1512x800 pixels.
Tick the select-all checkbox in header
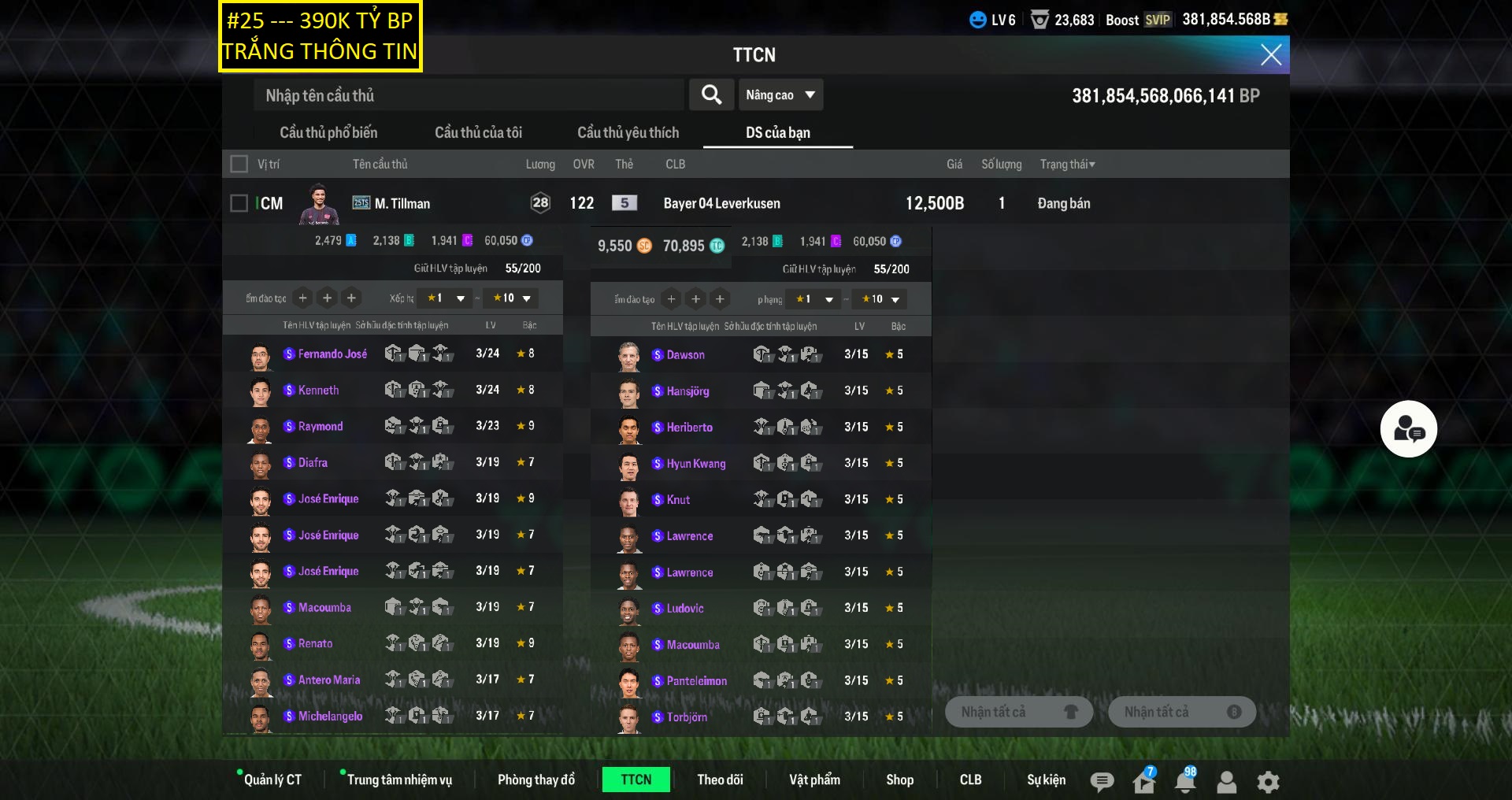pos(239,164)
